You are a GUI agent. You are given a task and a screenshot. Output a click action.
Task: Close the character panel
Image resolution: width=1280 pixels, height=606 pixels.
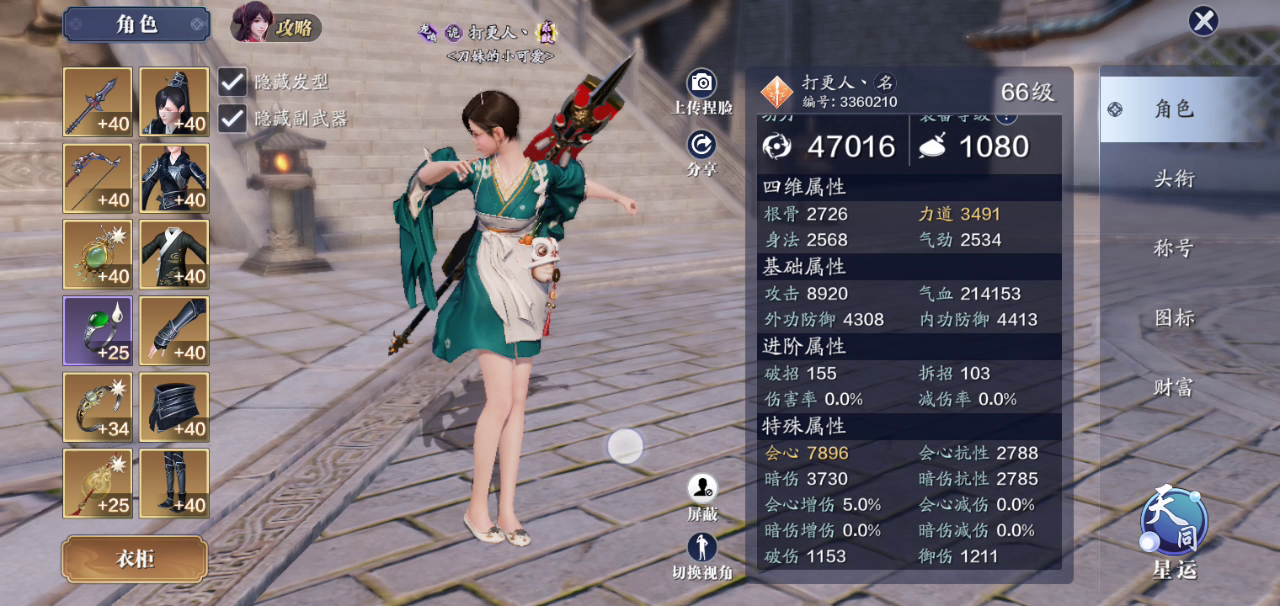point(1203,21)
